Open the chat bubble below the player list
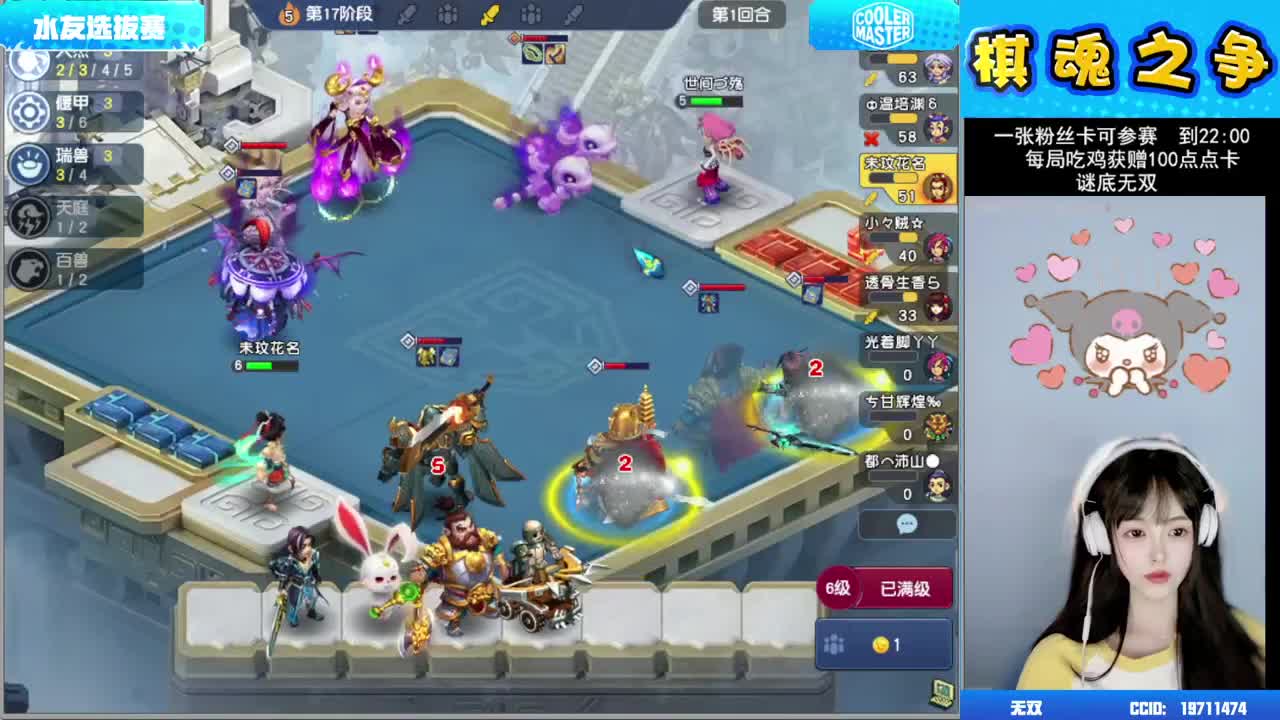The height and width of the screenshot is (720, 1280). click(x=905, y=524)
